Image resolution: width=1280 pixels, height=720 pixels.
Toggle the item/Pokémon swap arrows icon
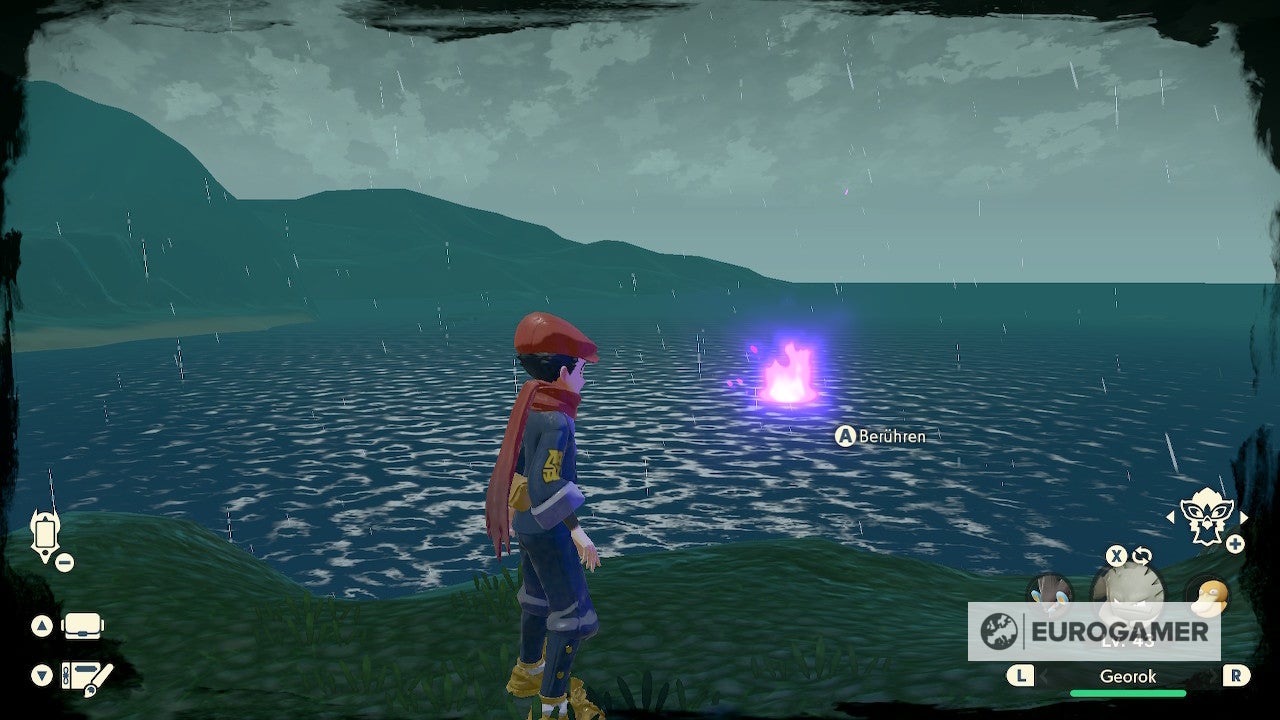point(1141,556)
